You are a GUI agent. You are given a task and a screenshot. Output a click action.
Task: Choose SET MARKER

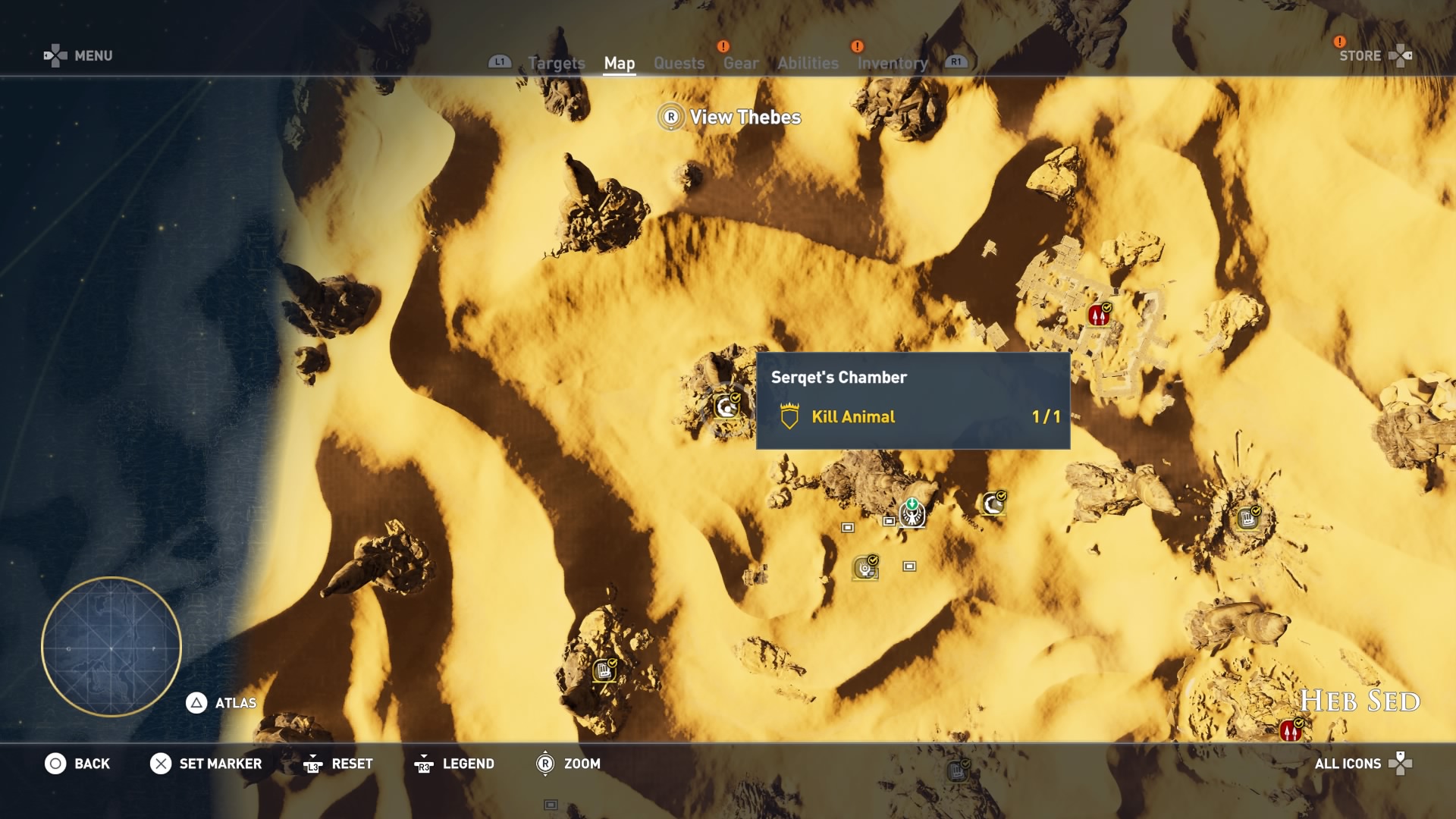[x=206, y=764]
